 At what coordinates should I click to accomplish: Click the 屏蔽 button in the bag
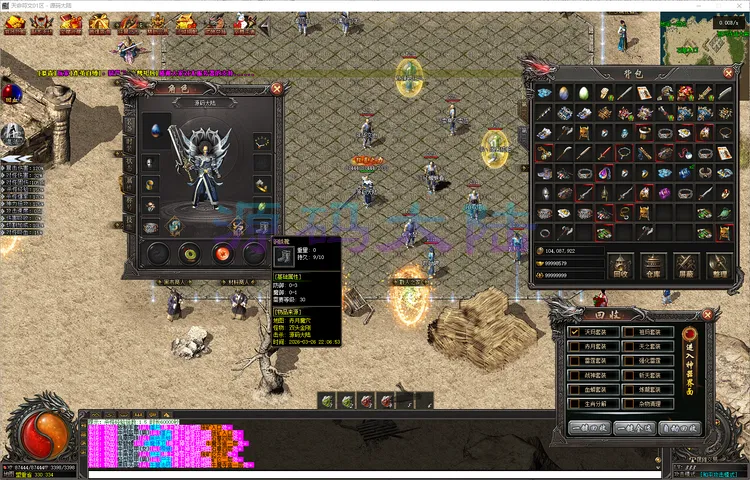685,264
